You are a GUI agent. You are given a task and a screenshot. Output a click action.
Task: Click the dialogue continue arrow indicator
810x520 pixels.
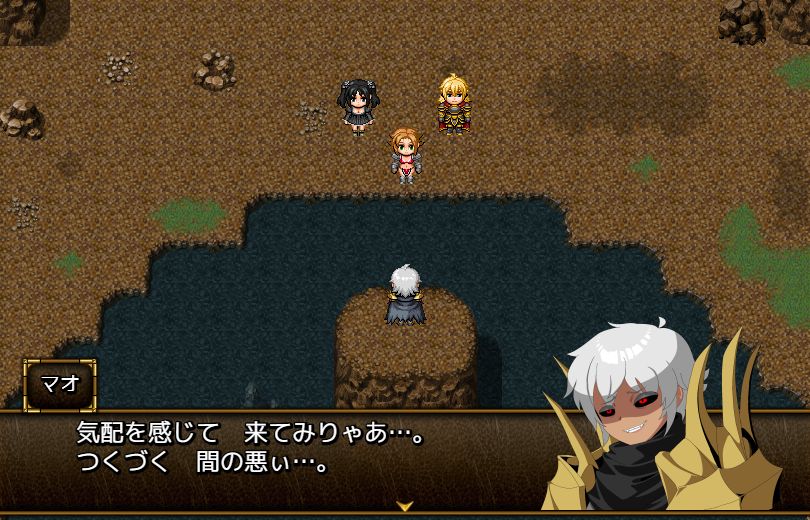405,506
